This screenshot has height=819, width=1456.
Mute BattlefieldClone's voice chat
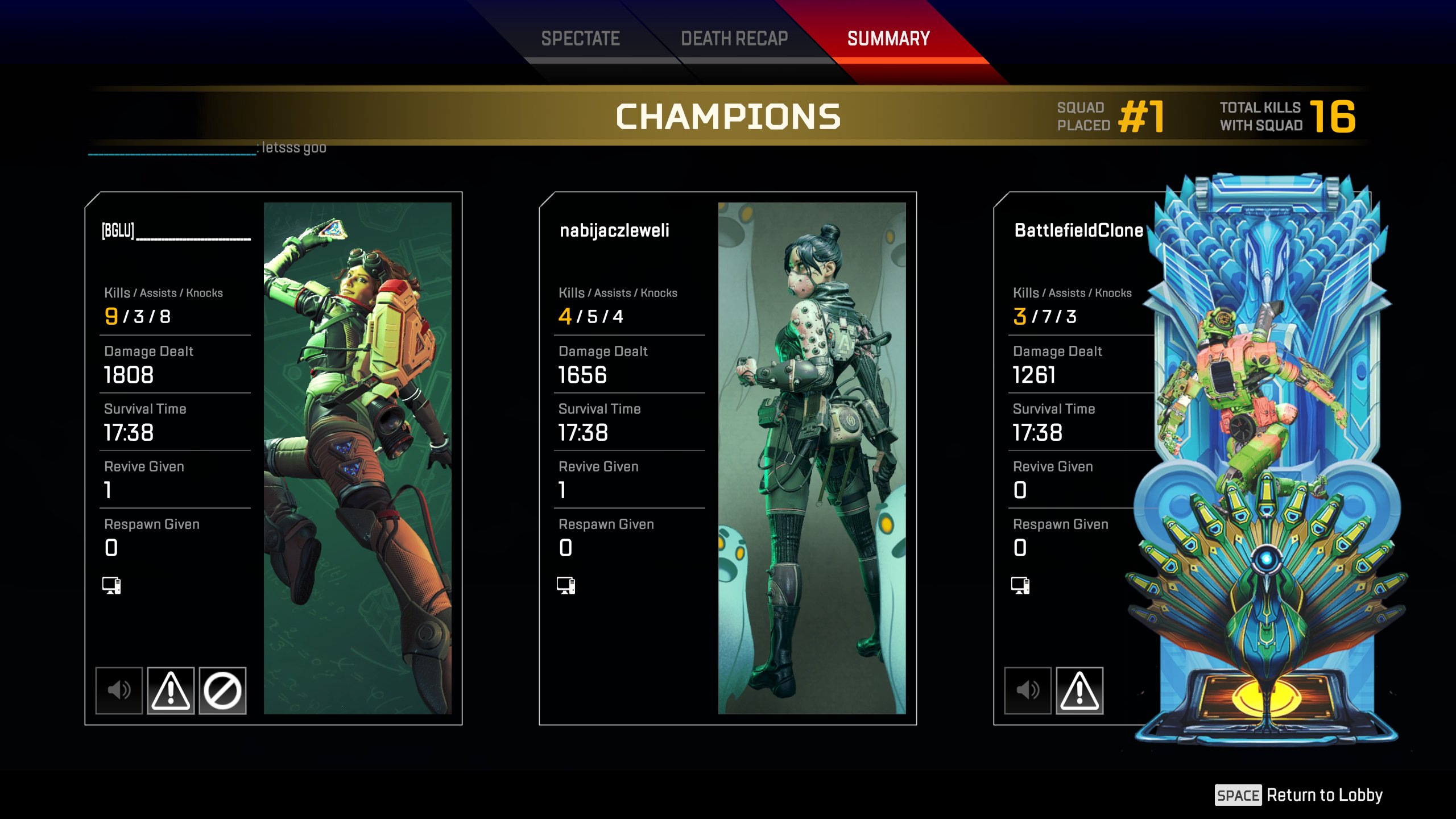(1028, 690)
